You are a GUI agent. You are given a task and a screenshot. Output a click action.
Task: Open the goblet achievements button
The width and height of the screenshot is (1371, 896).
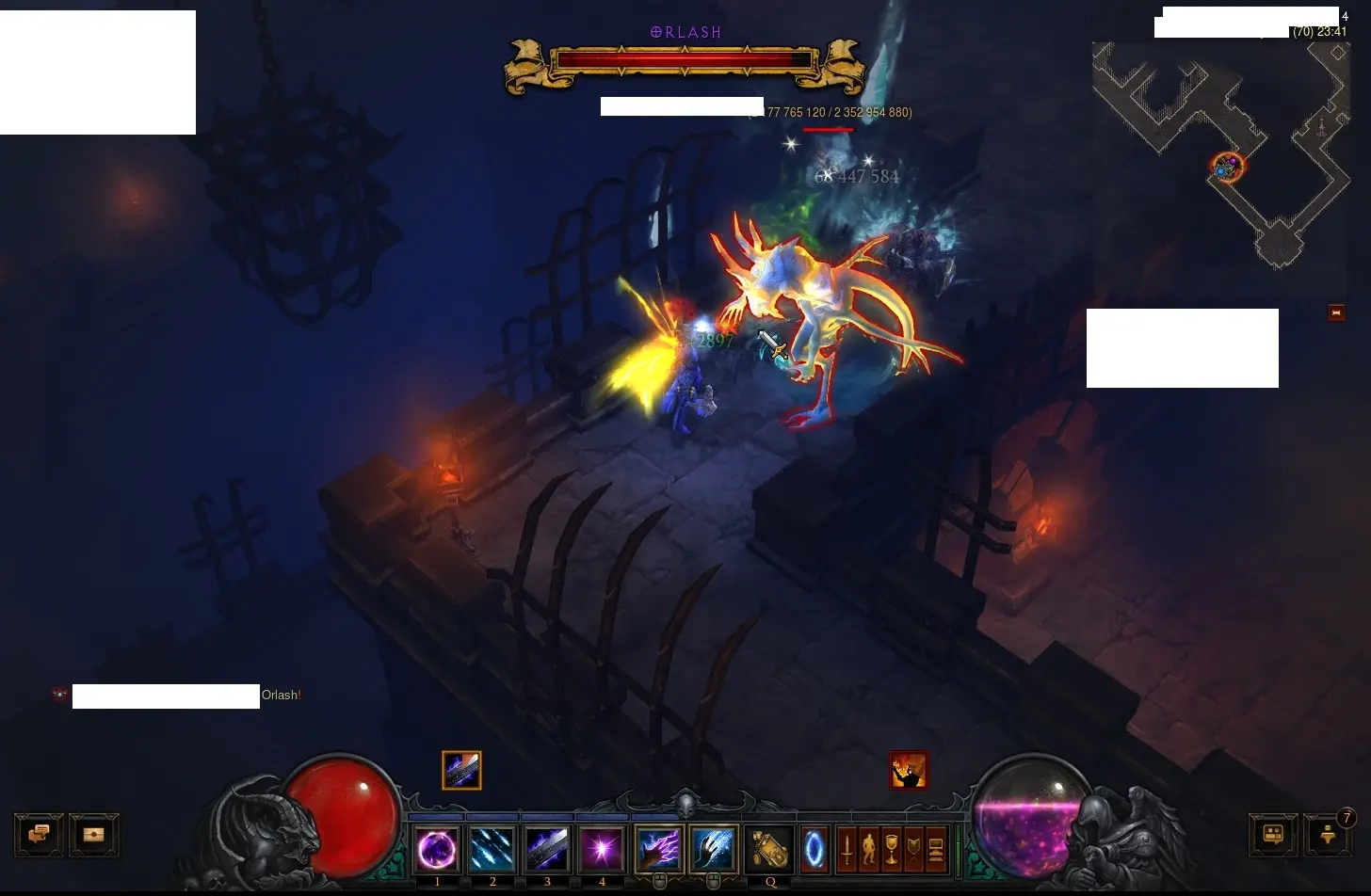point(891,850)
